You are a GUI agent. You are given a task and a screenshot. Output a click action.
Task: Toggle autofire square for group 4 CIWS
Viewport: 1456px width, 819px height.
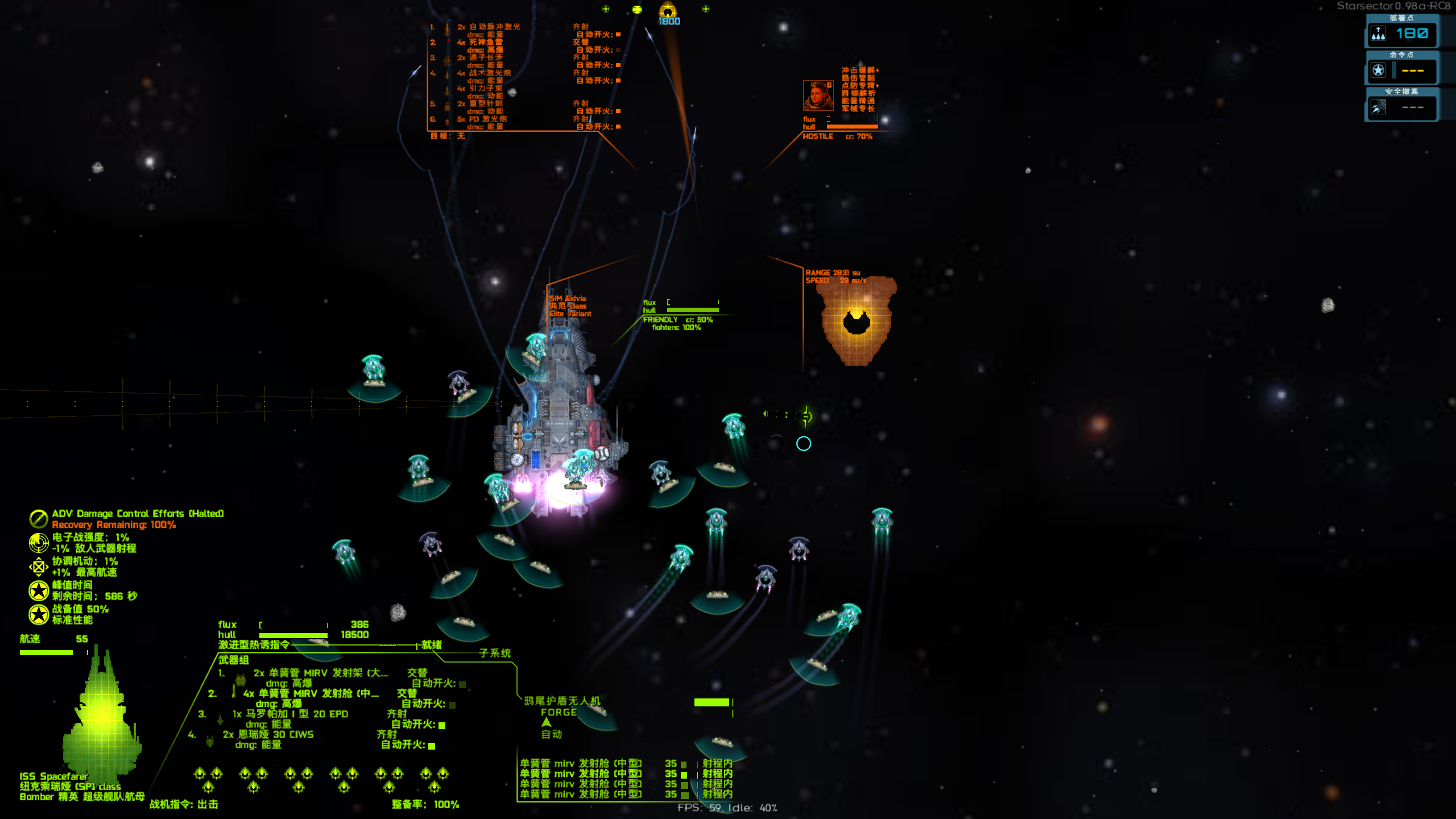(432, 746)
